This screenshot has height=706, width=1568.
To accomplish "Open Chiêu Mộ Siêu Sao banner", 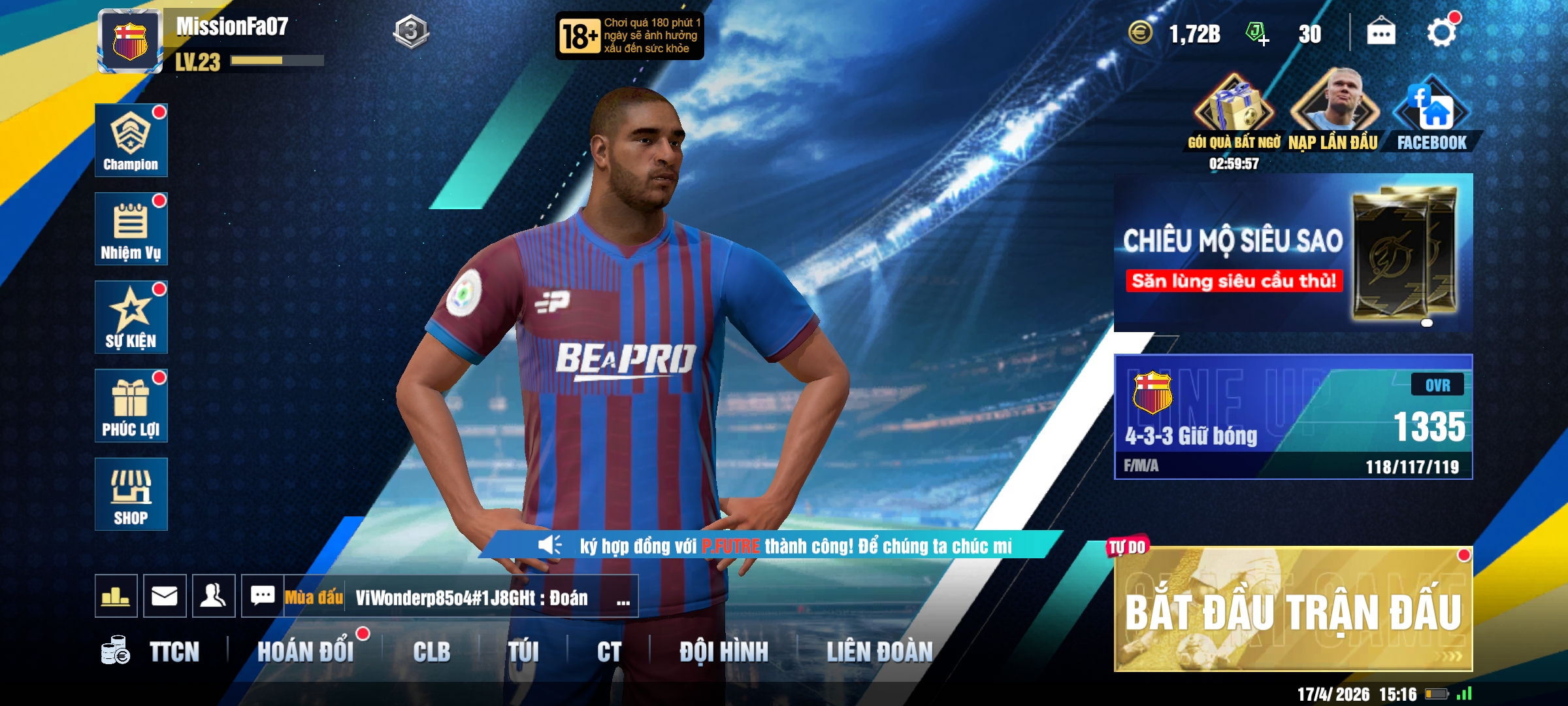I will pyautogui.click(x=1292, y=253).
